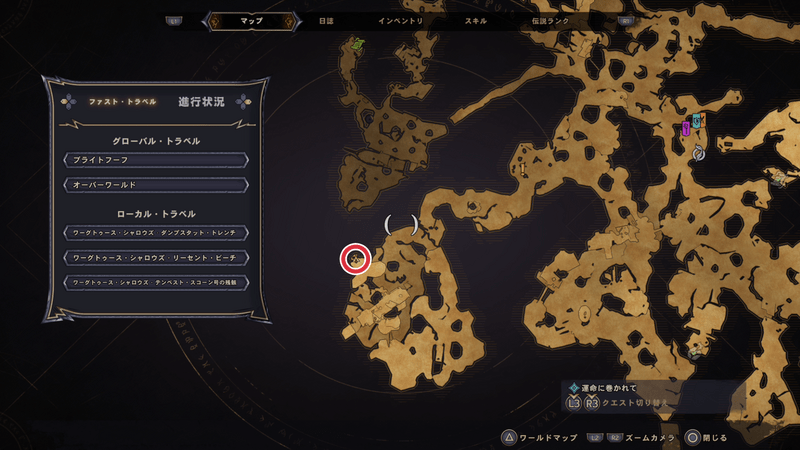800x450 pixels.
Task: Select the green marker at map top
Action: pyautogui.click(x=357, y=44)
